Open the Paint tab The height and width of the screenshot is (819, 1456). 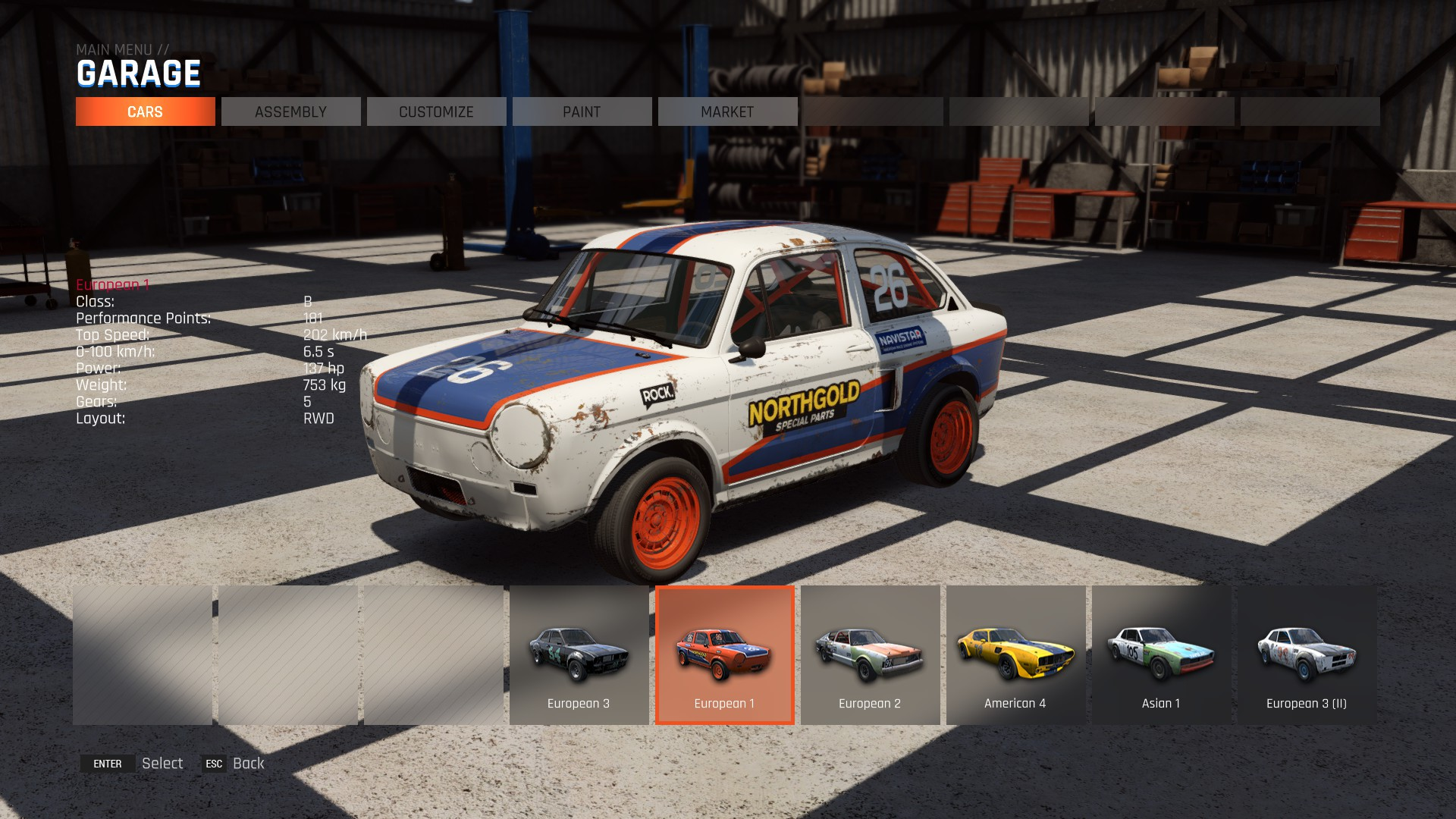point(582,111)
